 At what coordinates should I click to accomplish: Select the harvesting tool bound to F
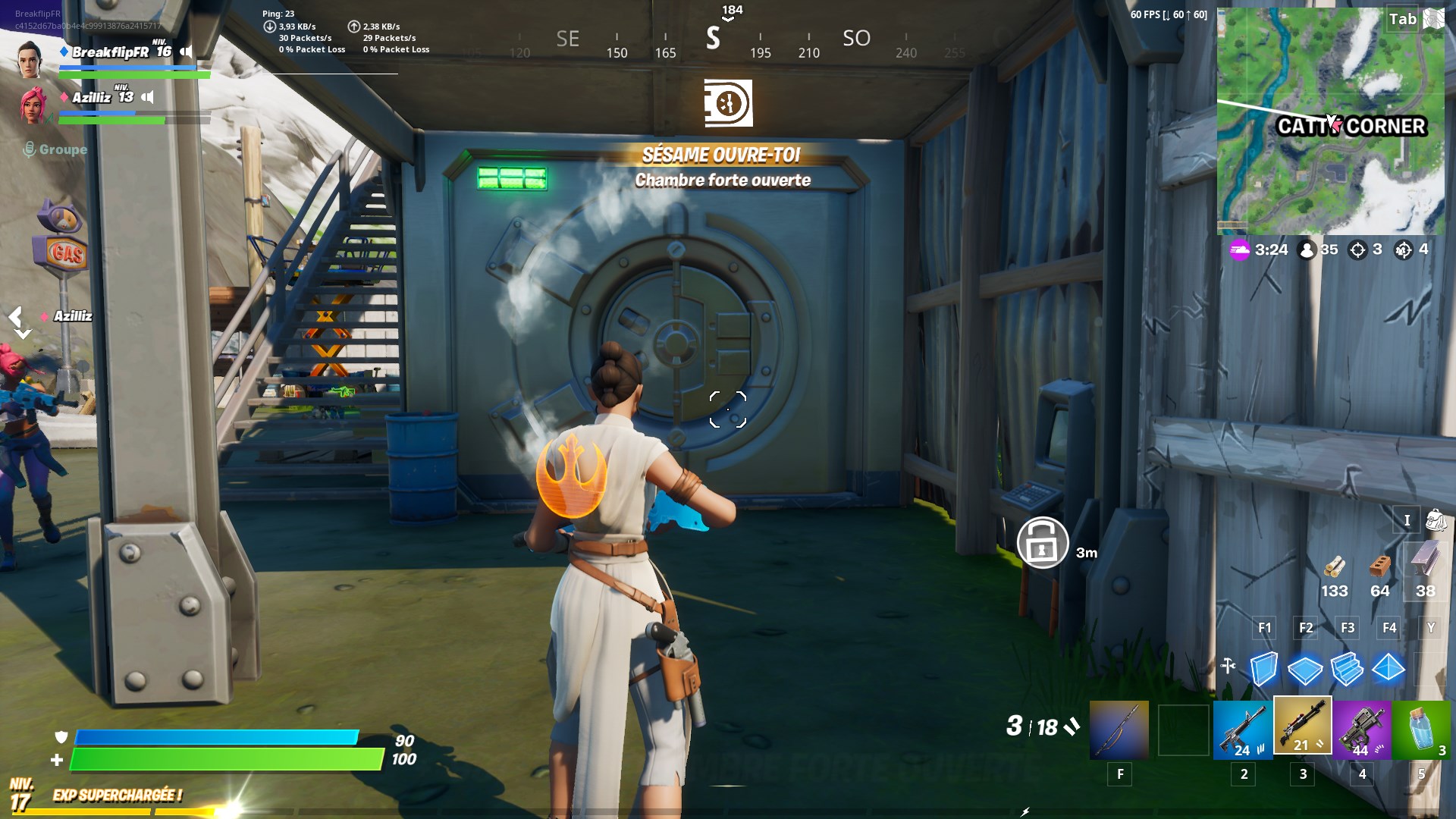1119,730
